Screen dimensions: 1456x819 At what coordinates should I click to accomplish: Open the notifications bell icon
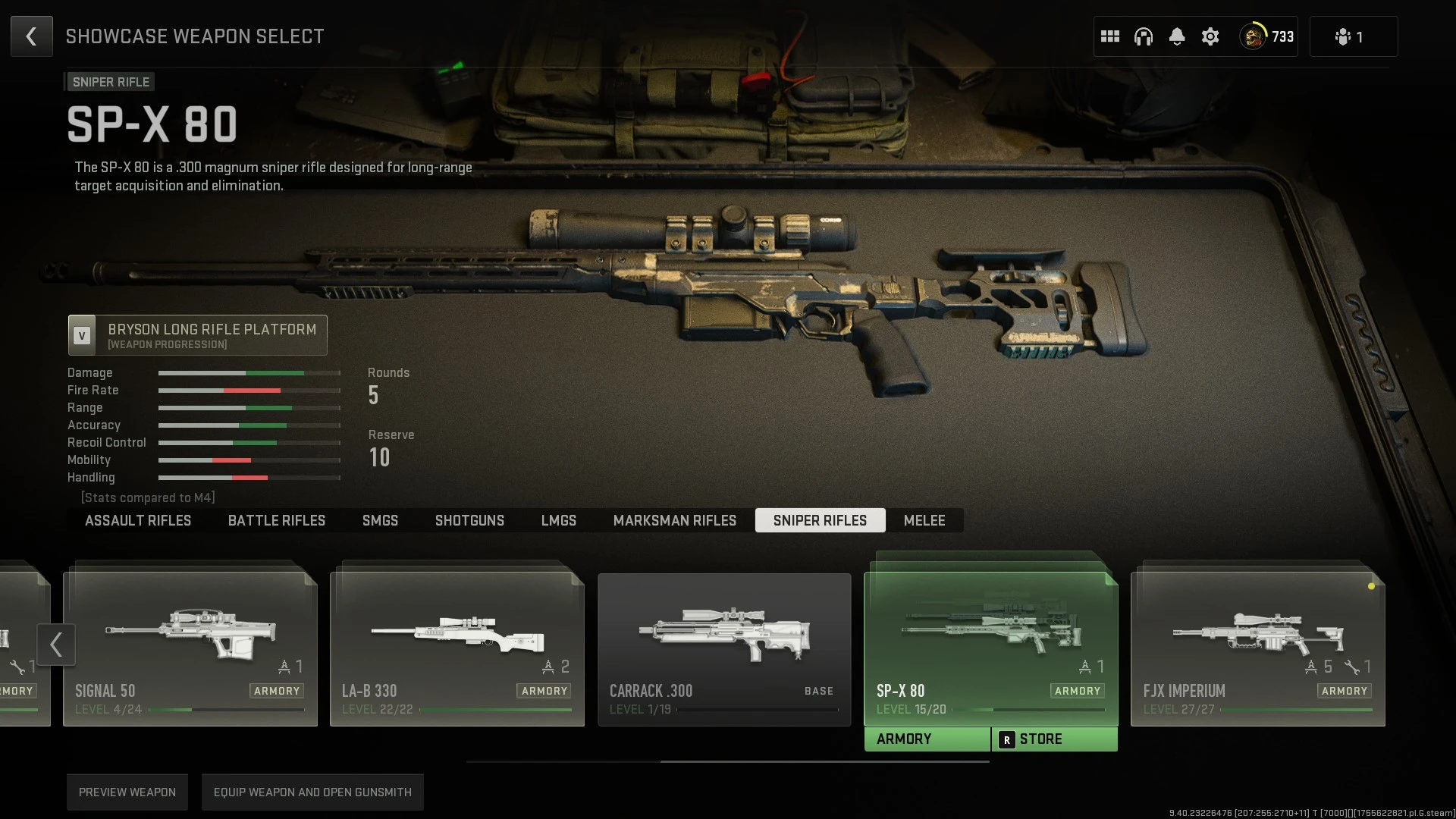(x=1177, y=36)
